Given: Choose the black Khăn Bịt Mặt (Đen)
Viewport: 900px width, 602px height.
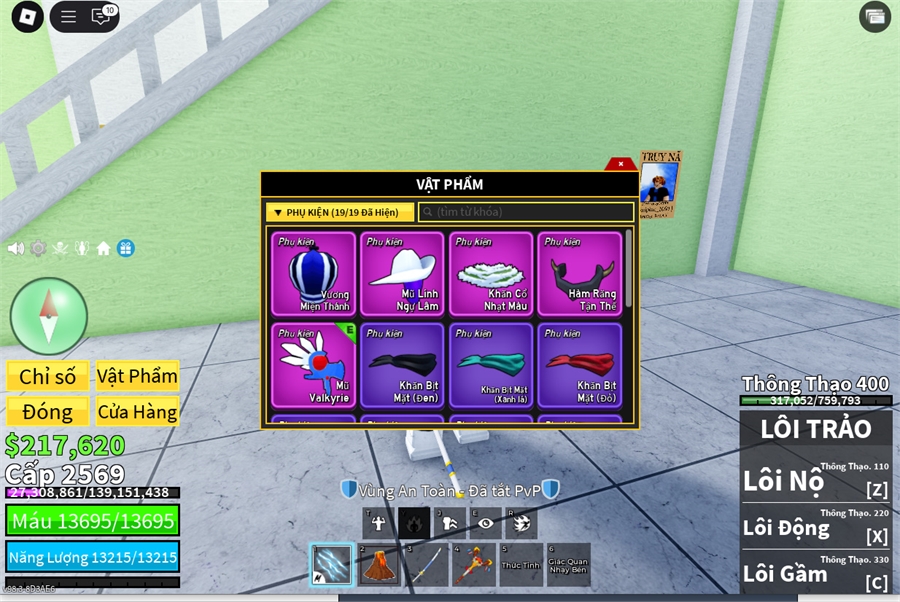Looking at the screenshot, I should [402, 364].
